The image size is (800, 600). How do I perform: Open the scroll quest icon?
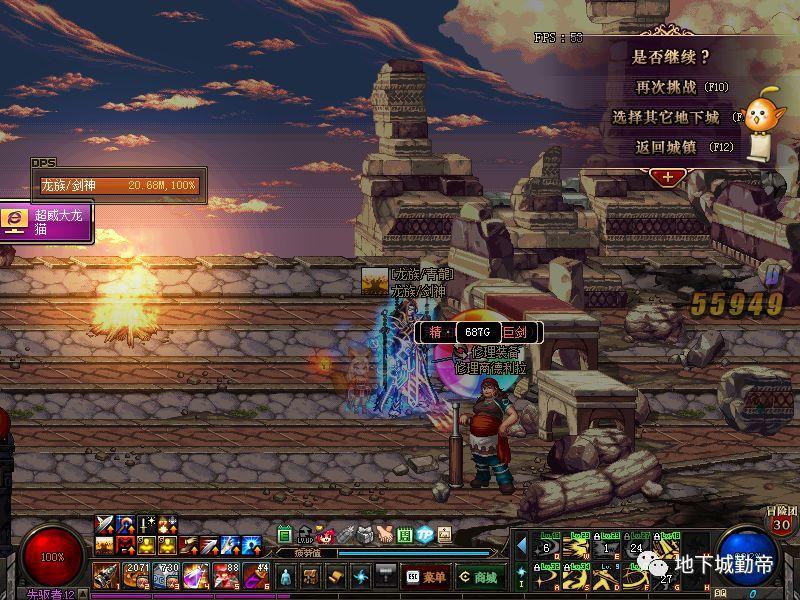336,577
